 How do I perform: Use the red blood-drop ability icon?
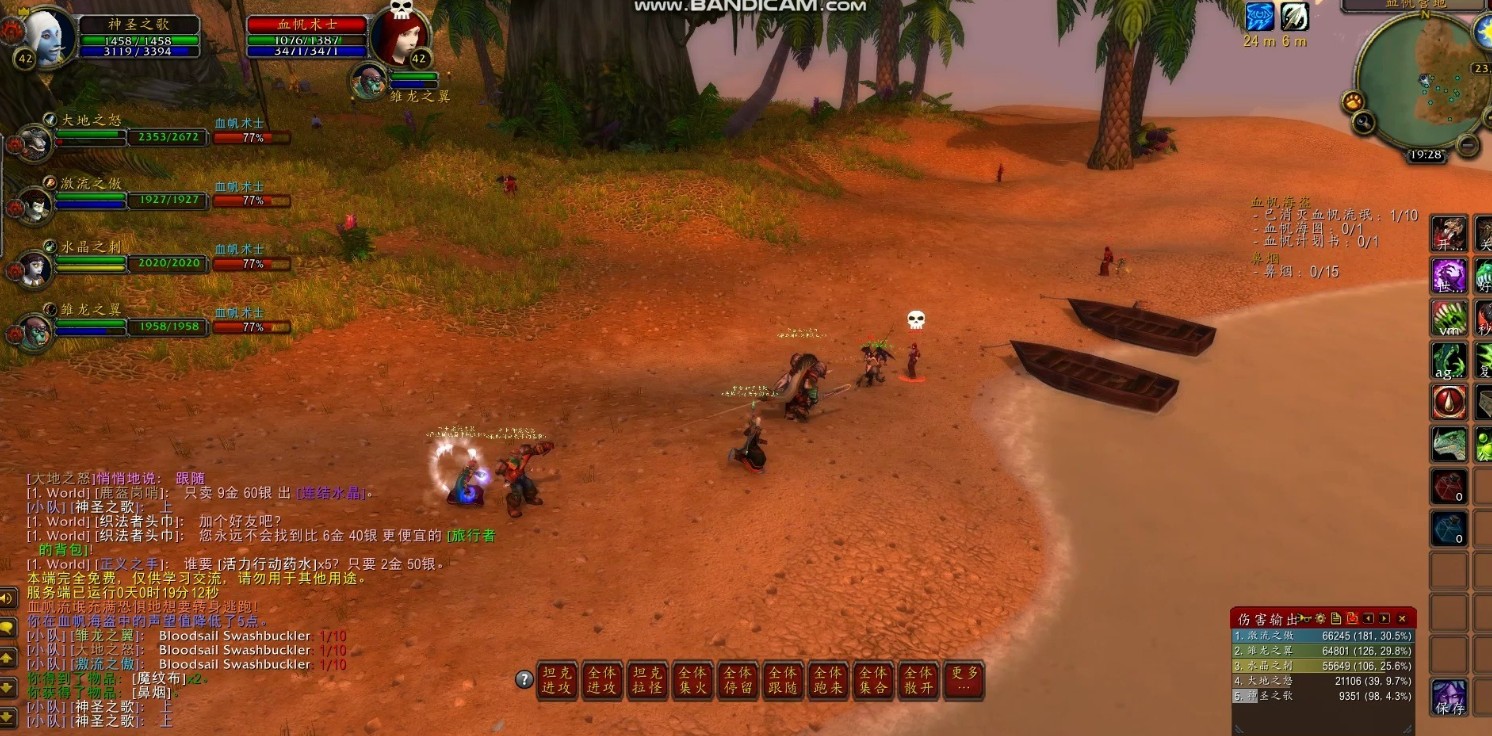click(x=1449, y=401)
